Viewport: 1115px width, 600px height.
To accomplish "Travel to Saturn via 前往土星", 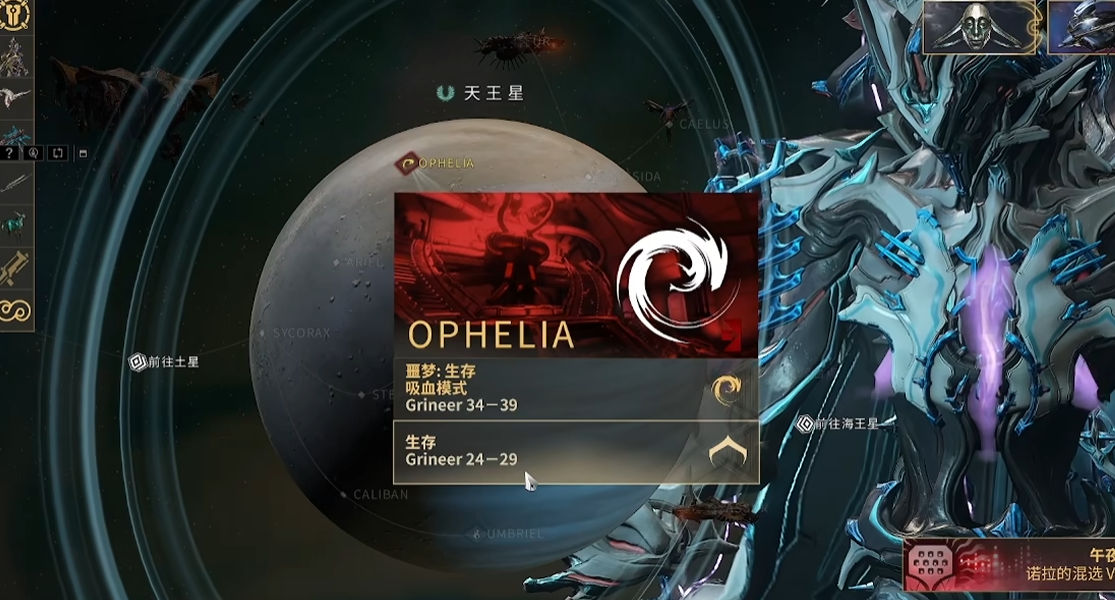I will tap(165, 362).
